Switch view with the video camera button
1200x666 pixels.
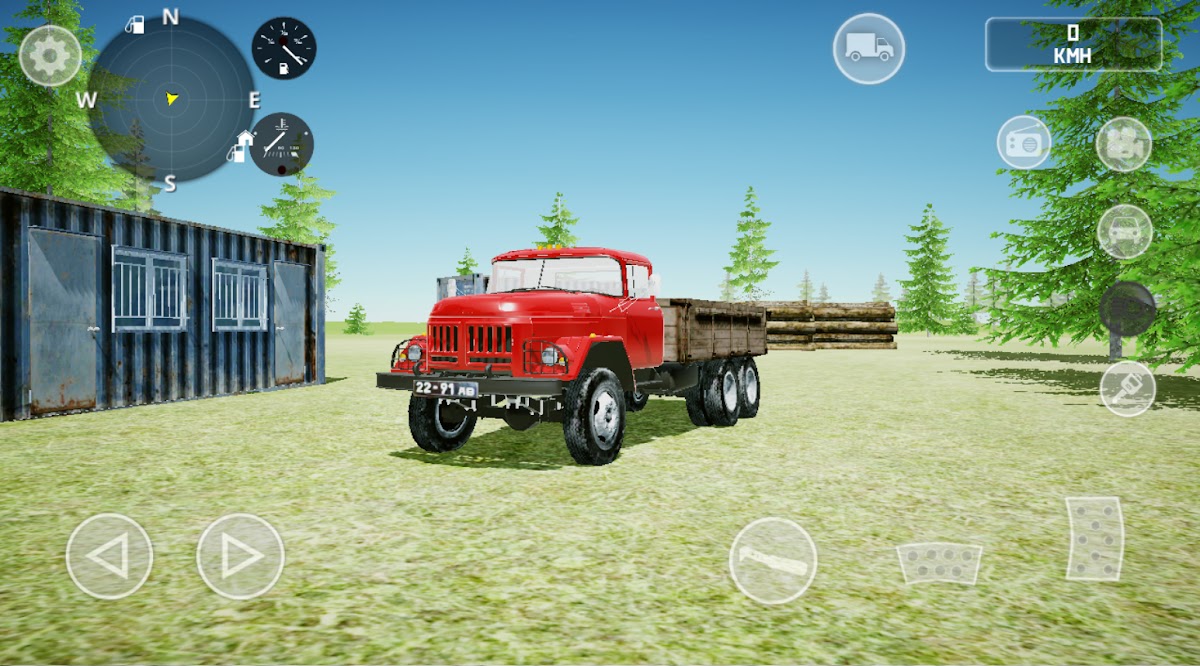1123,144
